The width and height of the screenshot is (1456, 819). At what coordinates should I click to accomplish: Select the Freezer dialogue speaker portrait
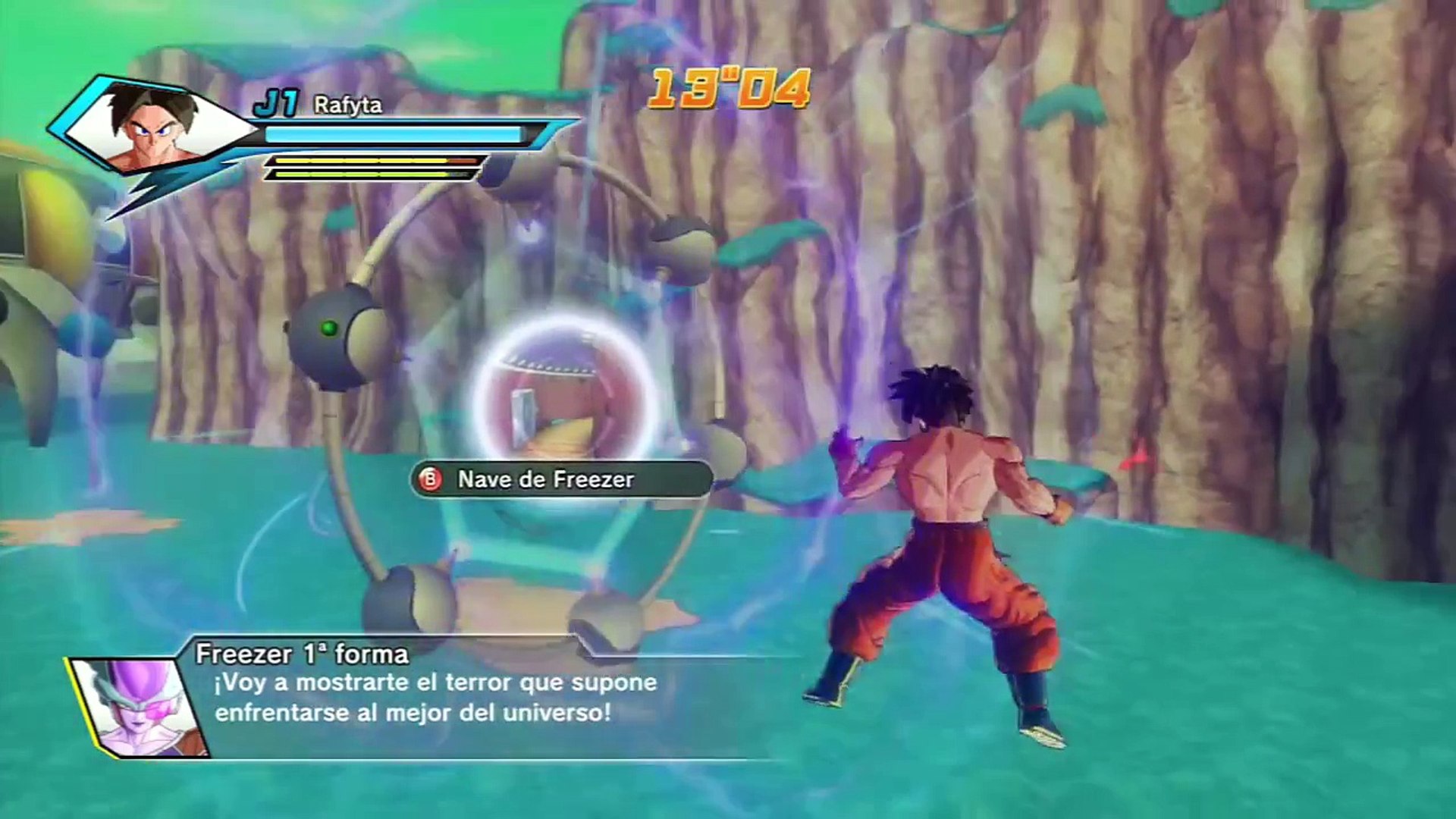click(140, 708)
